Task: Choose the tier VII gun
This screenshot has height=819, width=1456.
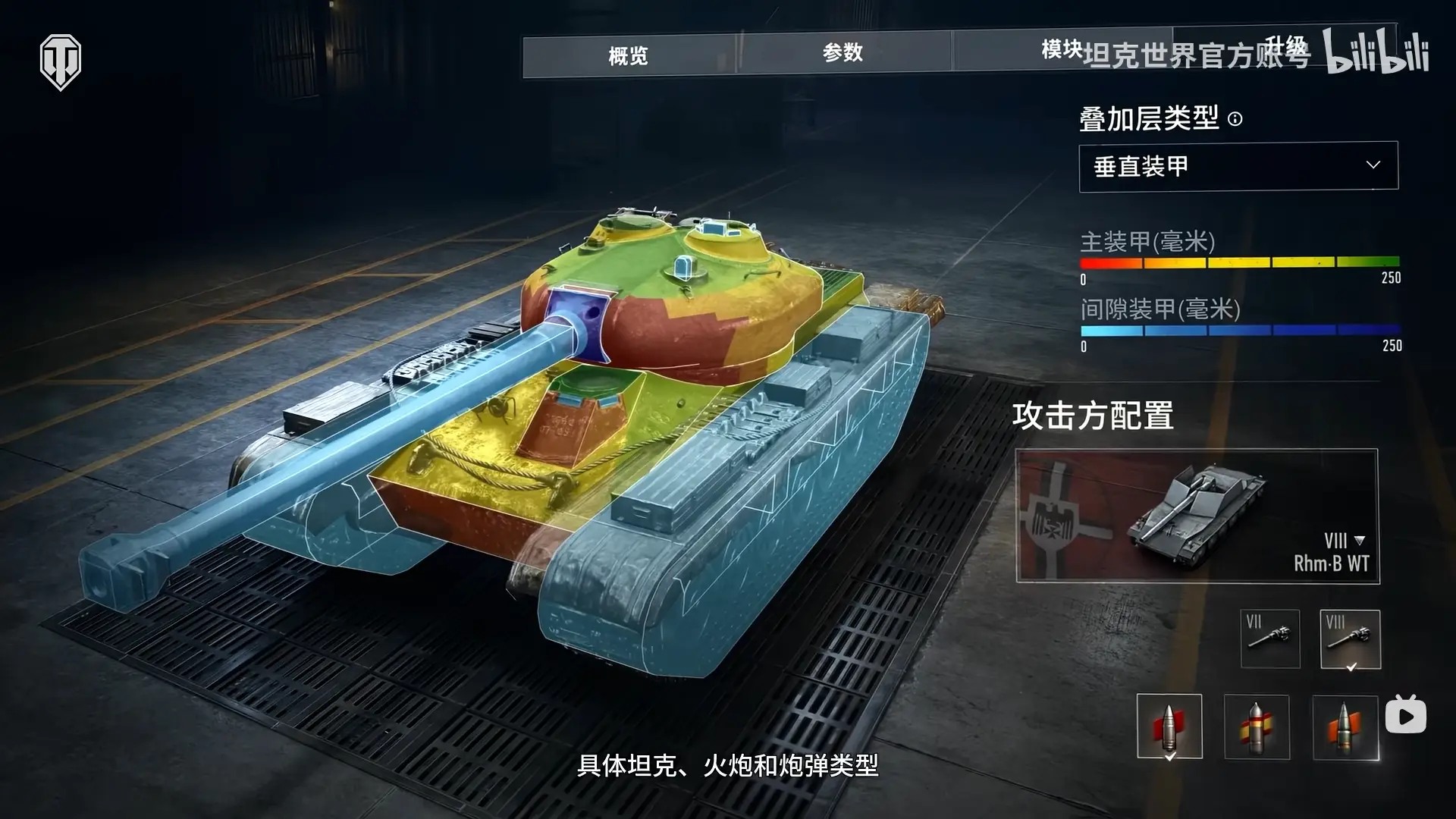Action: (1269, 639)
